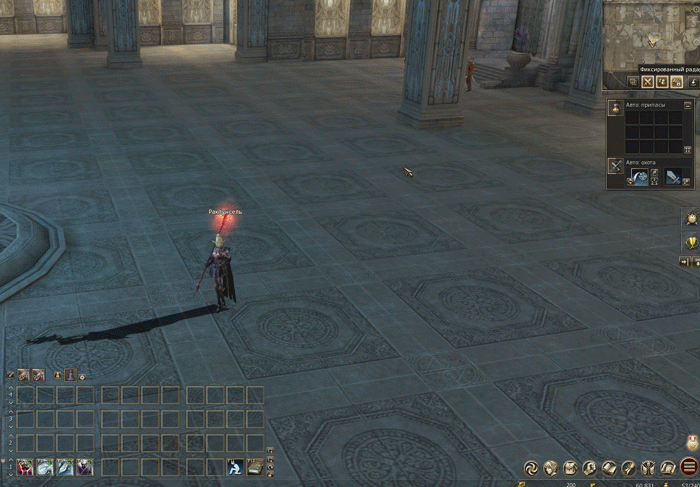Toggle the auto-supplies potion button
700x487 pixels.
615,107
